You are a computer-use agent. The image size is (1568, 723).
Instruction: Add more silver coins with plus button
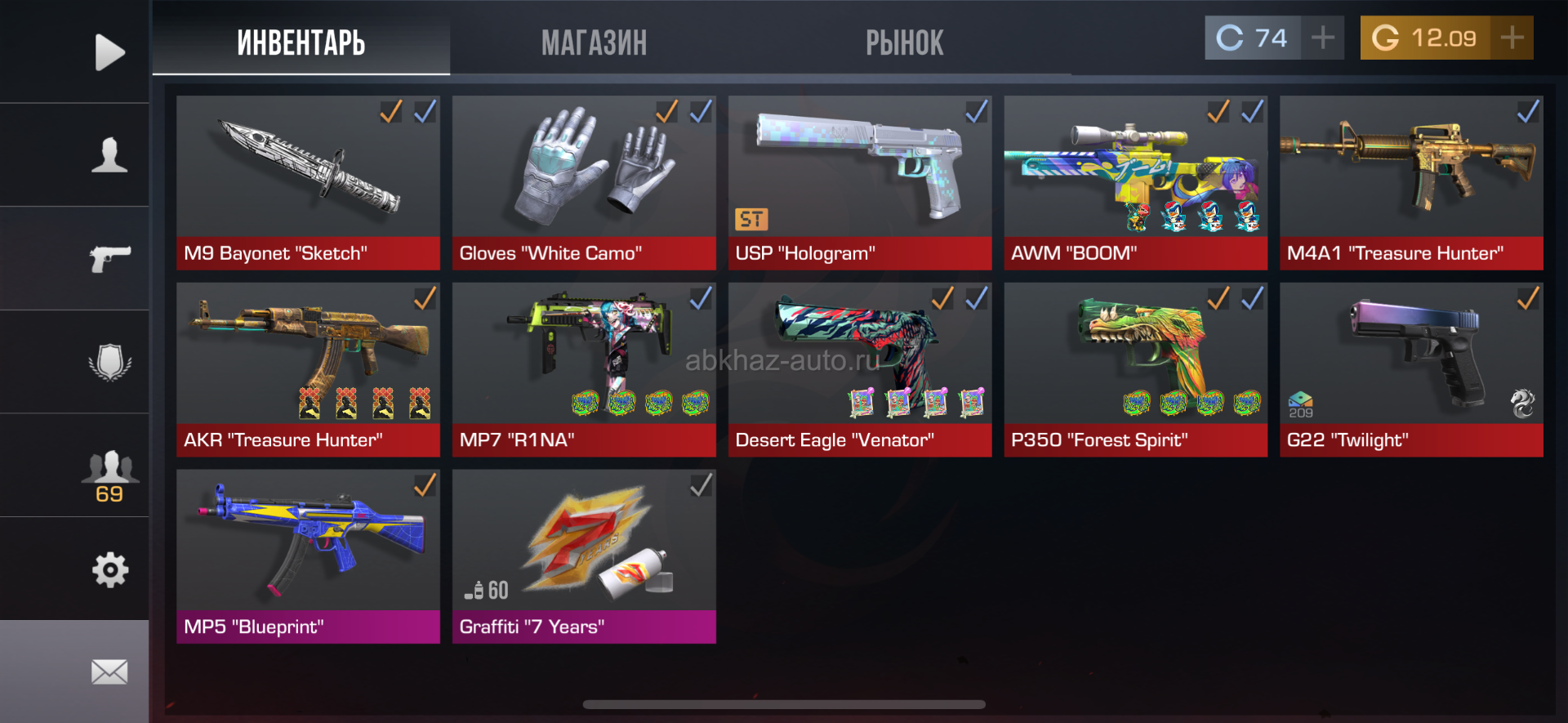click(1323, 38)
